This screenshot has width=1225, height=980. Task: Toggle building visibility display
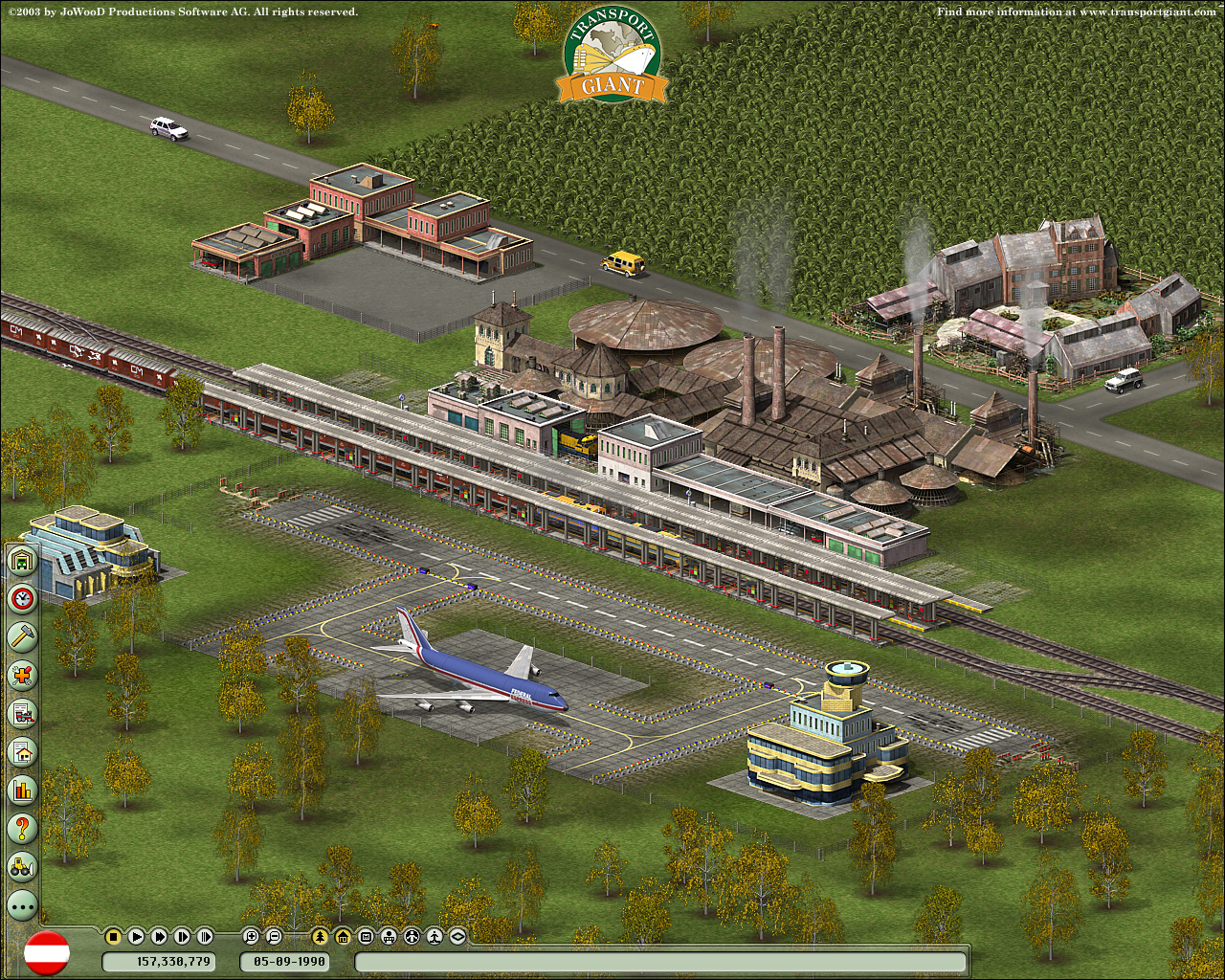pyautogui.click(x=343, y=936)
